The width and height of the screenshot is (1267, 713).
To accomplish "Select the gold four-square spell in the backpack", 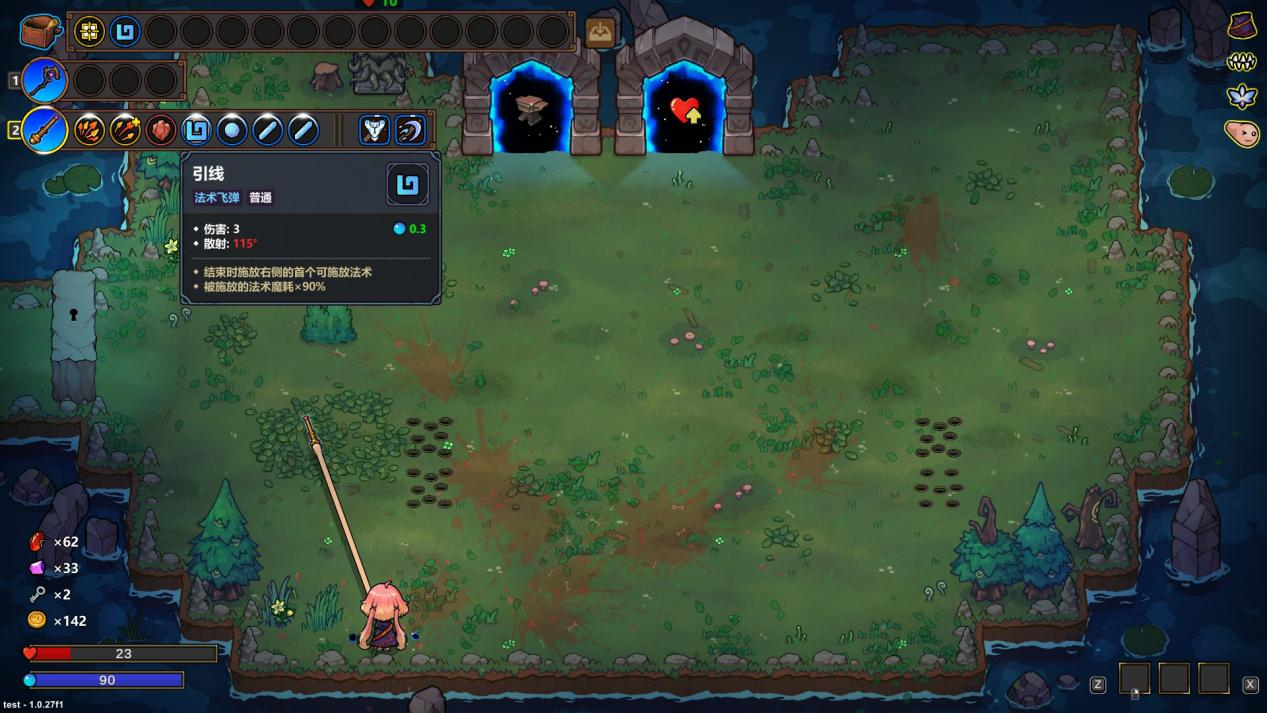I will (90, 32).
